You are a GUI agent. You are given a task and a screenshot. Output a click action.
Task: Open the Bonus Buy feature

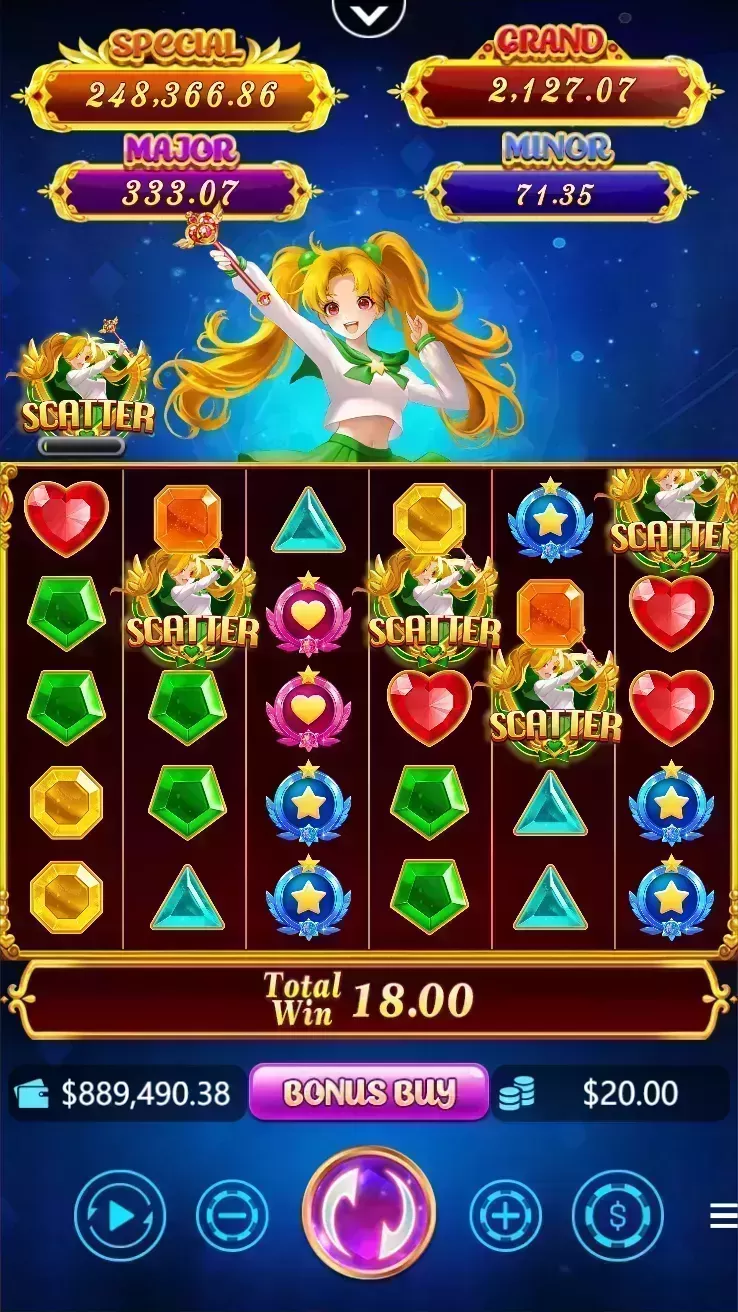(x=368, y=1092)
